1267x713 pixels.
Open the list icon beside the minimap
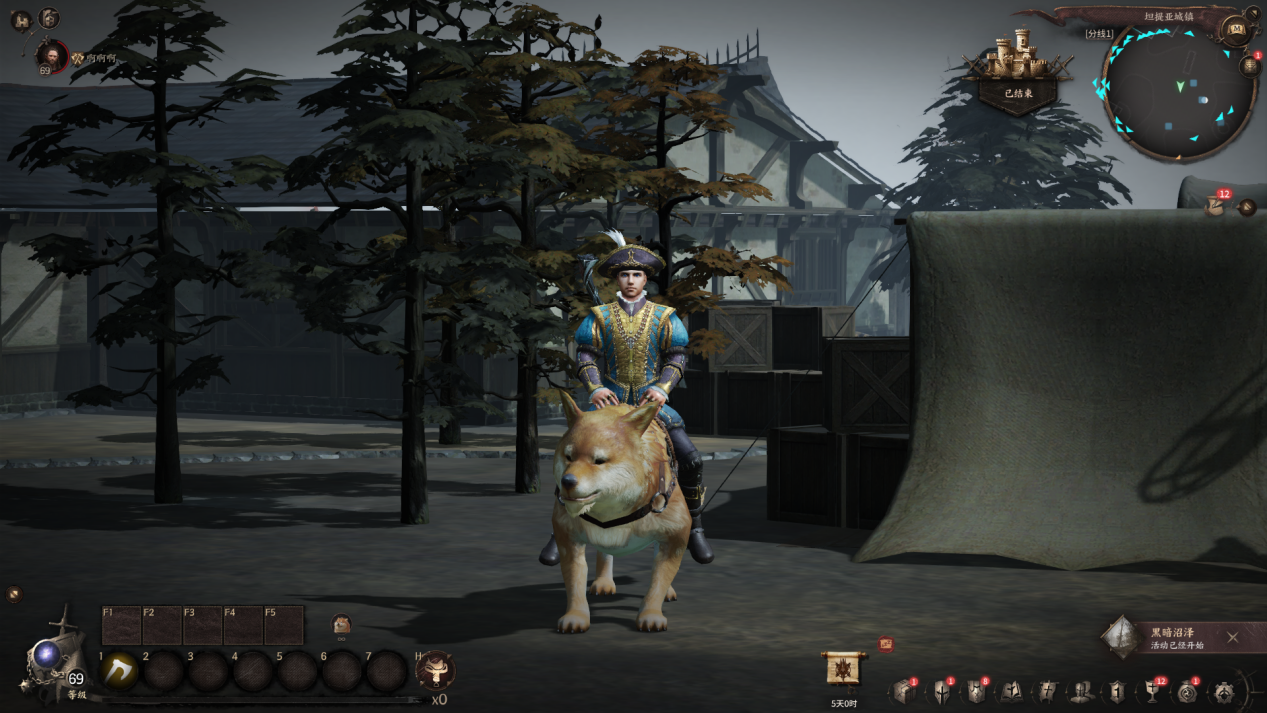click(x=1250, y=67)
